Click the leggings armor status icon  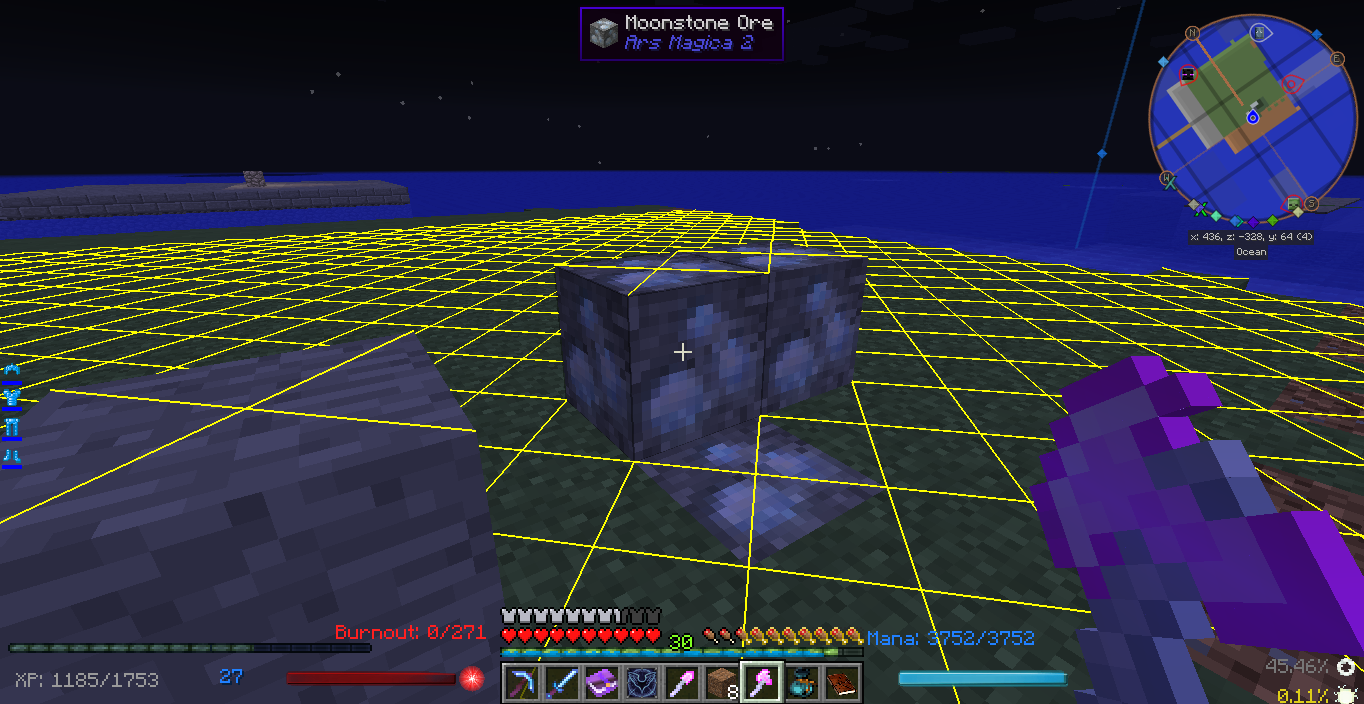point(12,428)
